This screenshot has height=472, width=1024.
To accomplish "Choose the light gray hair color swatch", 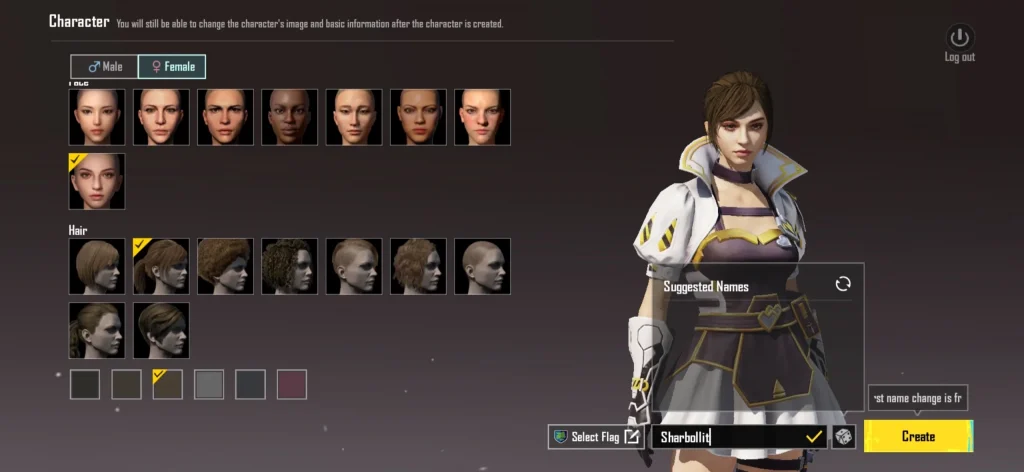I will (x=208, y=385).
